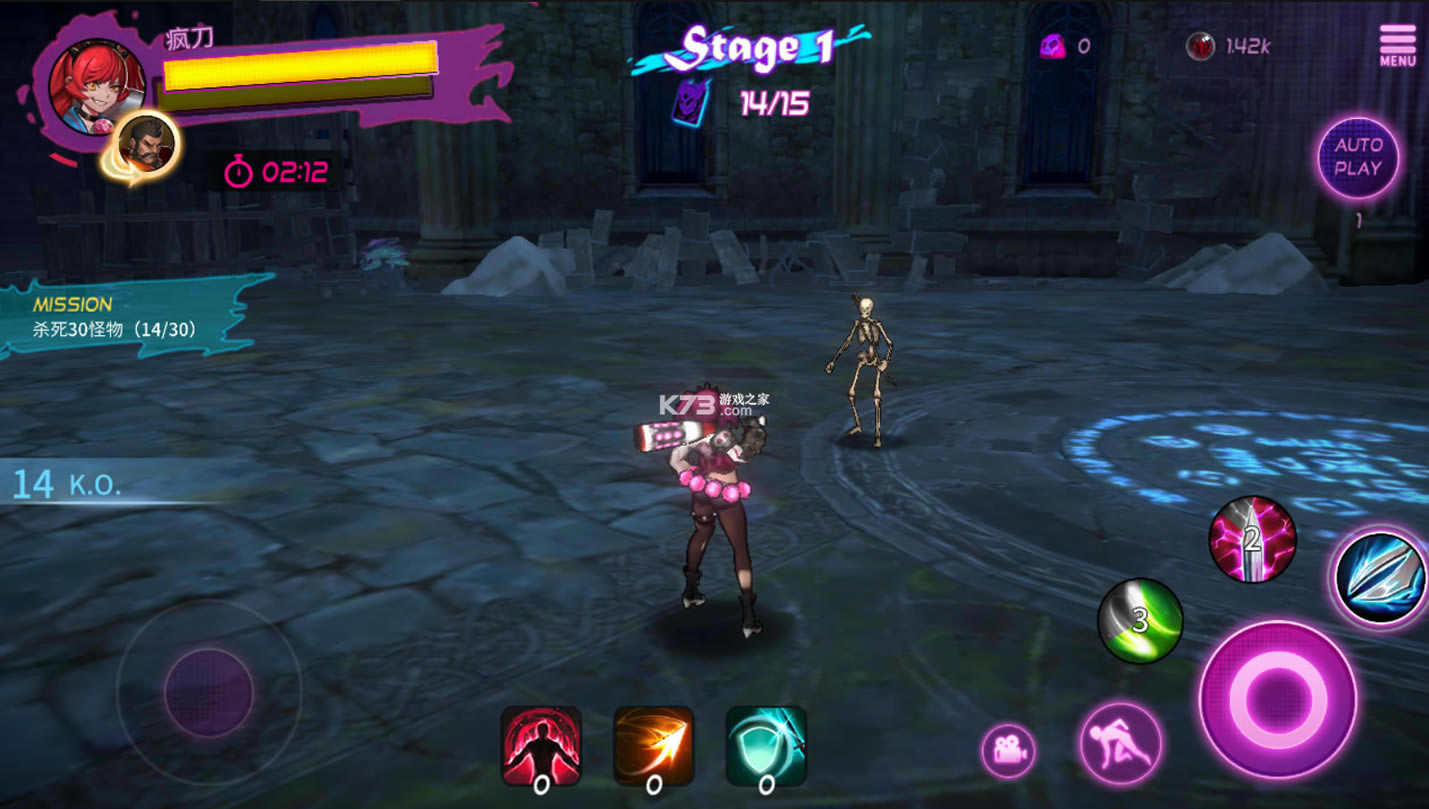
Task: Tap the large pink main attack button
Action: point(1277,698)
